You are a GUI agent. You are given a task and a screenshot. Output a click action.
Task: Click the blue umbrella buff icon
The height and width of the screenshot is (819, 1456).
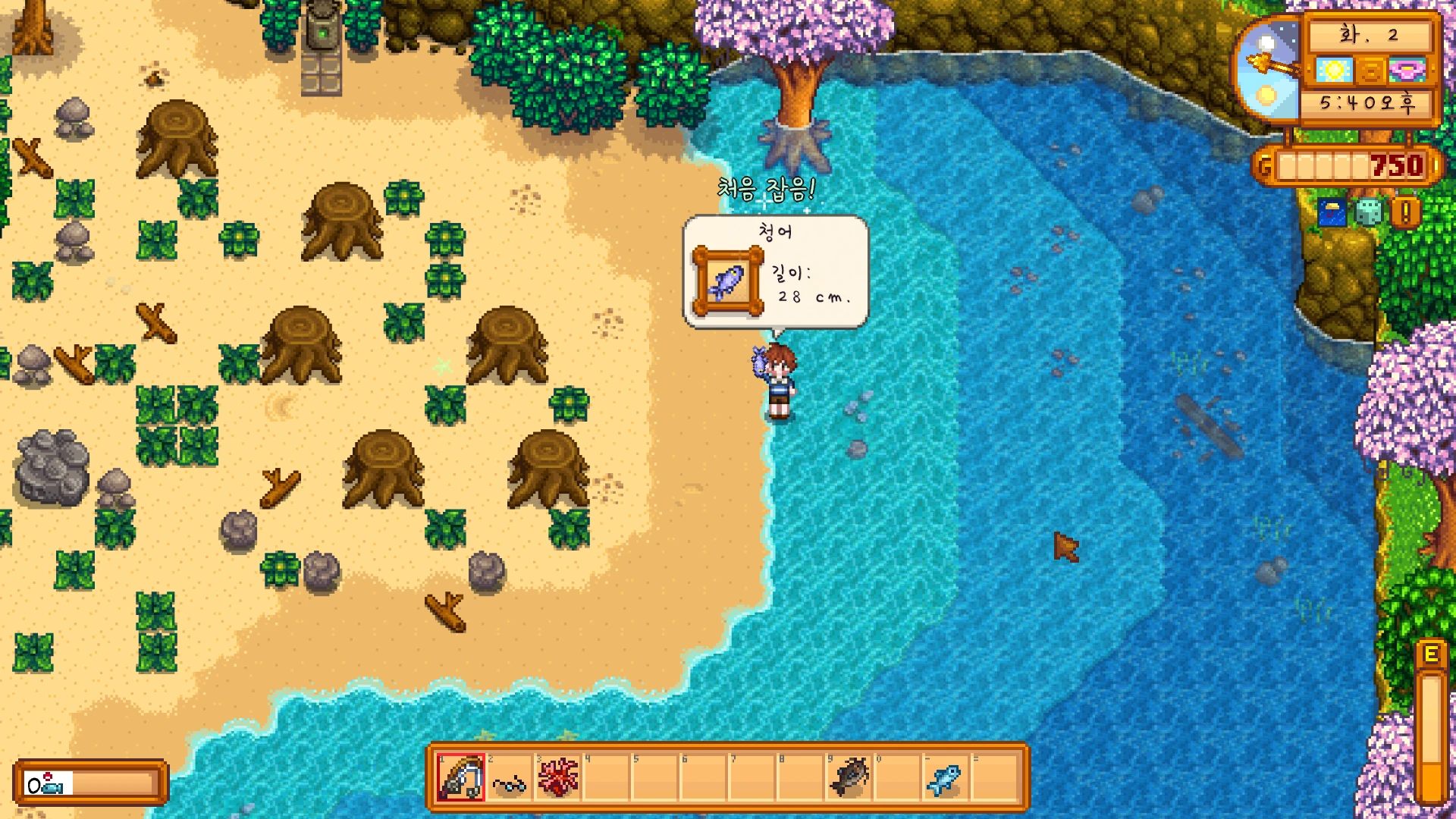coord(1332,213)
